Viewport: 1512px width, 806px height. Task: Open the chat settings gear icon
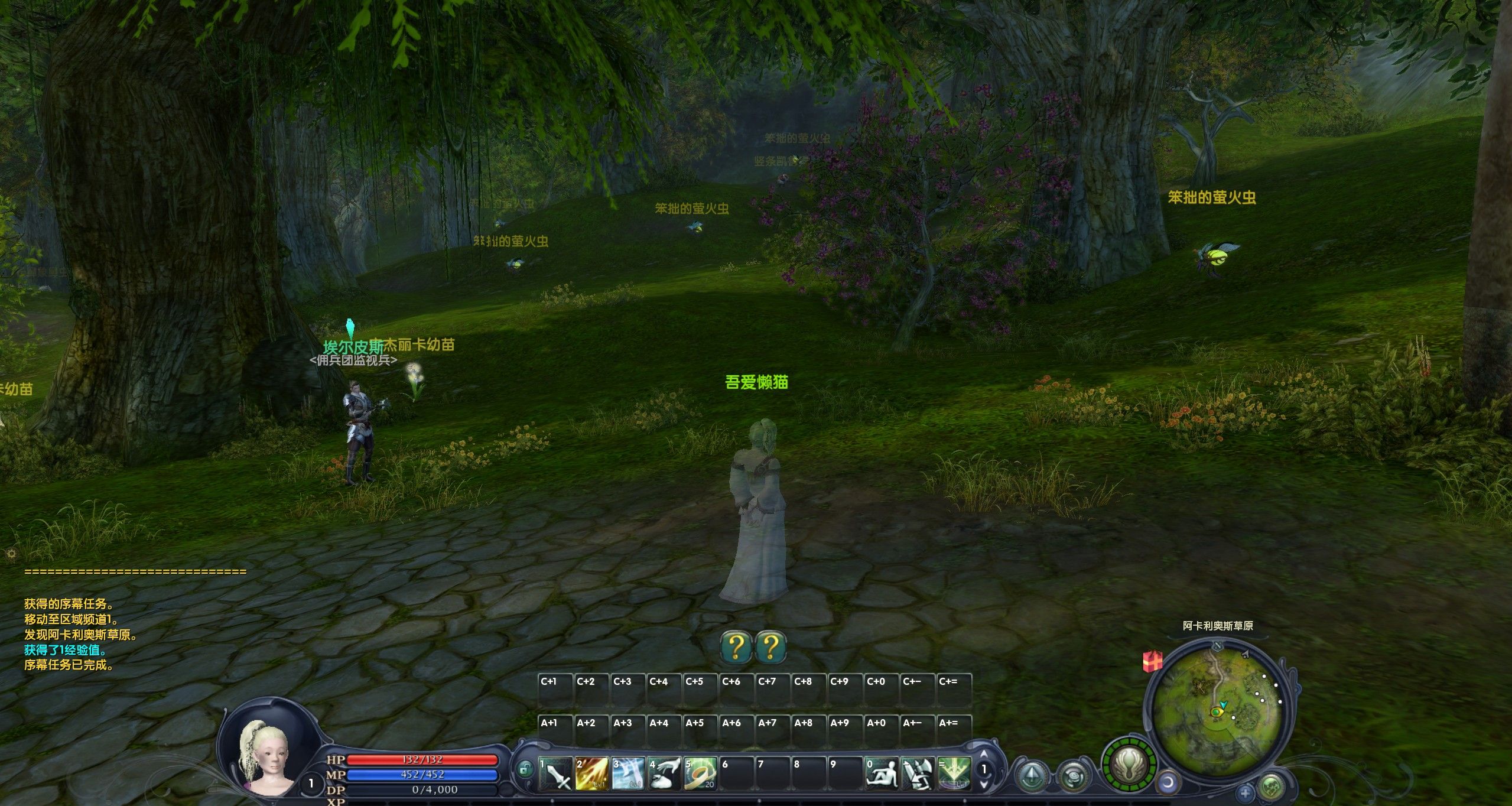[x=11, y=554]
